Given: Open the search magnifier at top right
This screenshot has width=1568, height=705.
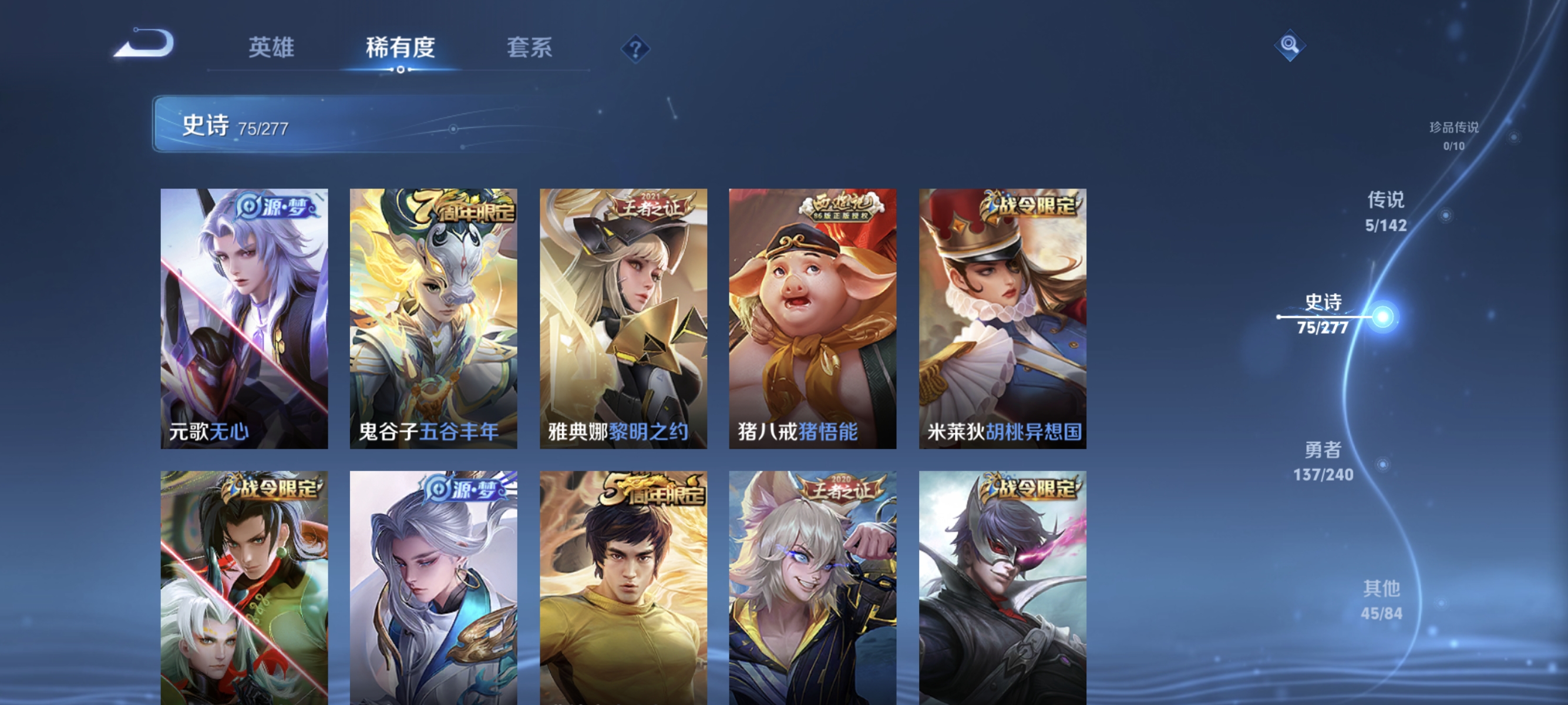Looking at the screenshot, I should click(x=1290, y=45).
